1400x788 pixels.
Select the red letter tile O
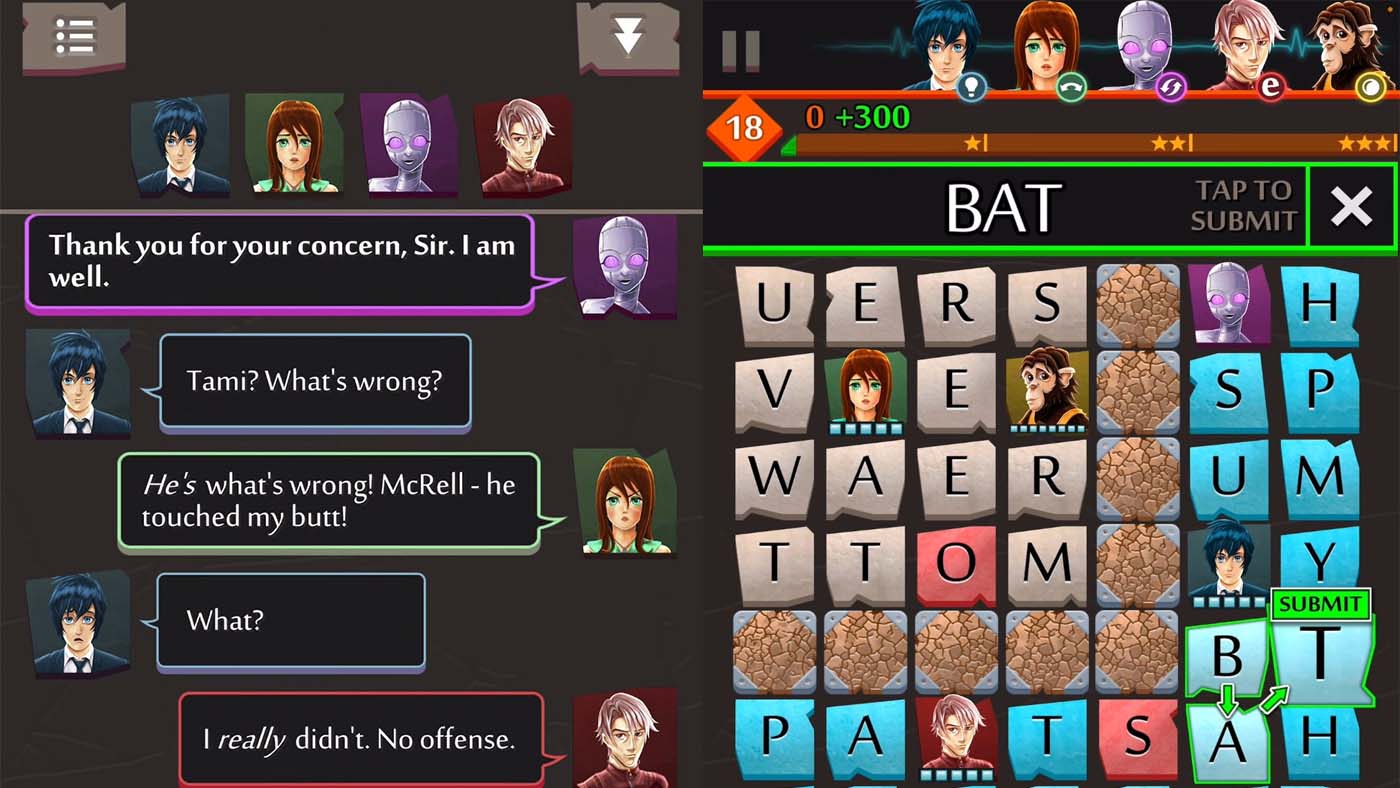pyautogui.click(x=957, y=562)
